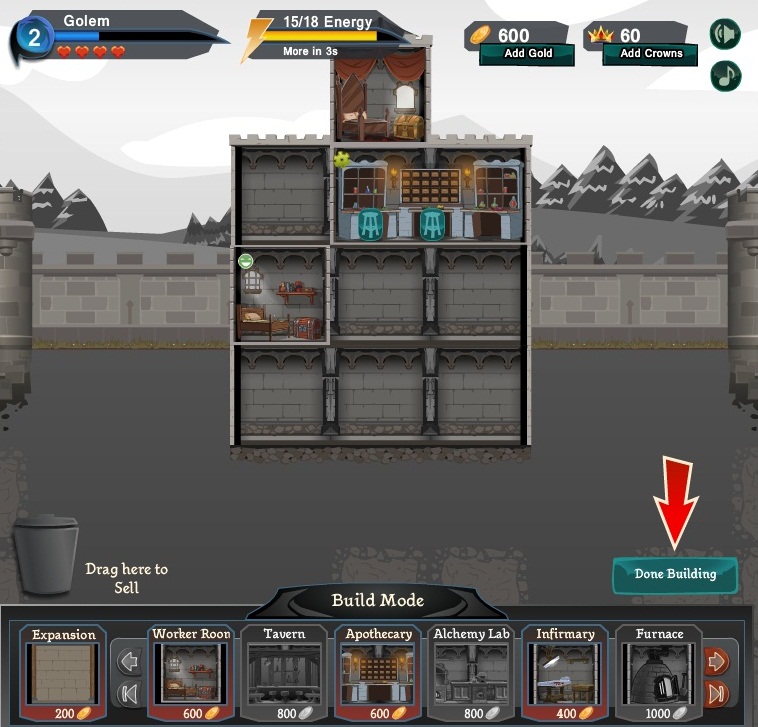Select the Apothecary room card
Image resolution: width=758 pixels, height=727 pixels.
click(378, 670)
